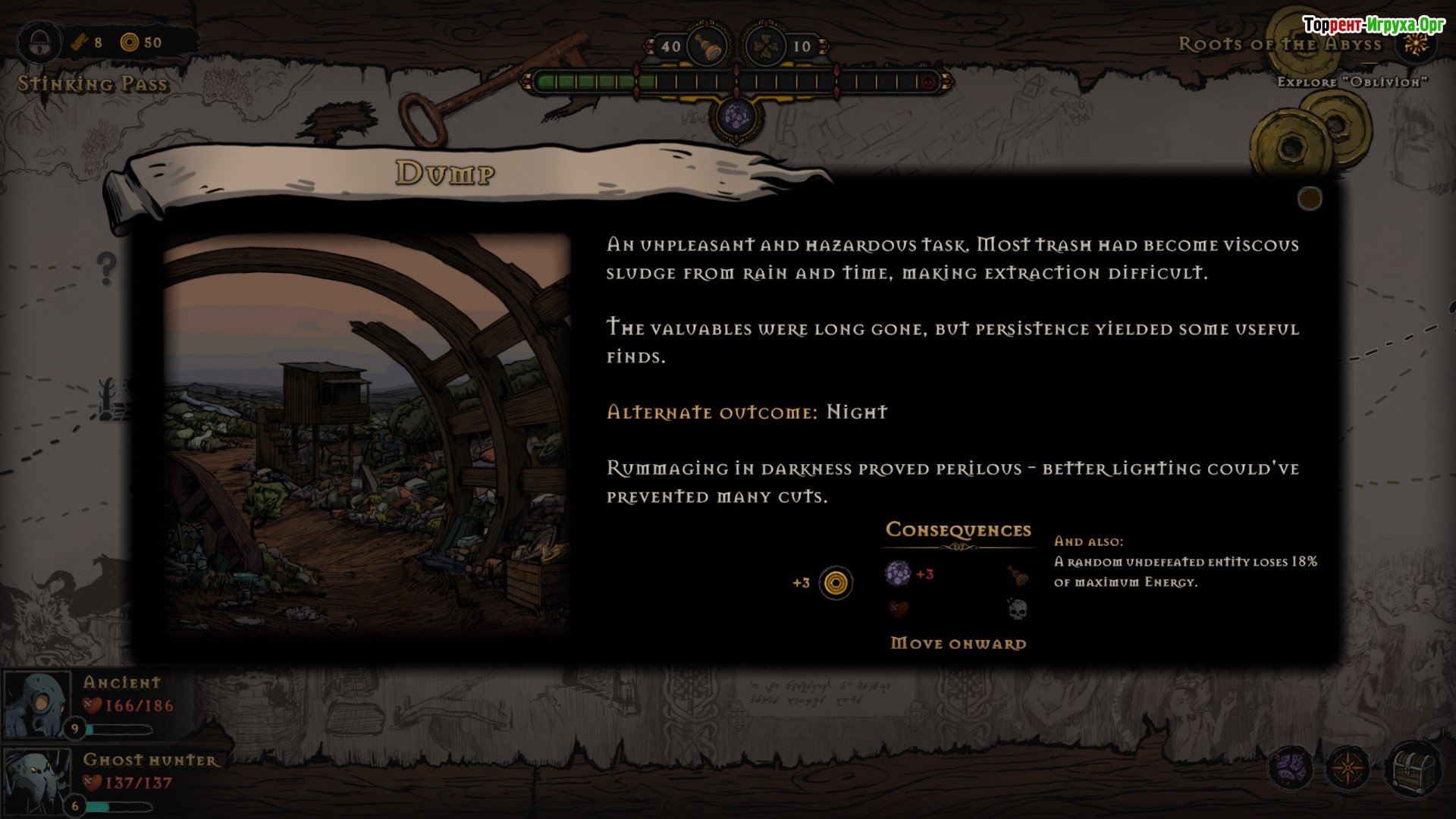Click the skull consequence icon

pos(1018,608)
